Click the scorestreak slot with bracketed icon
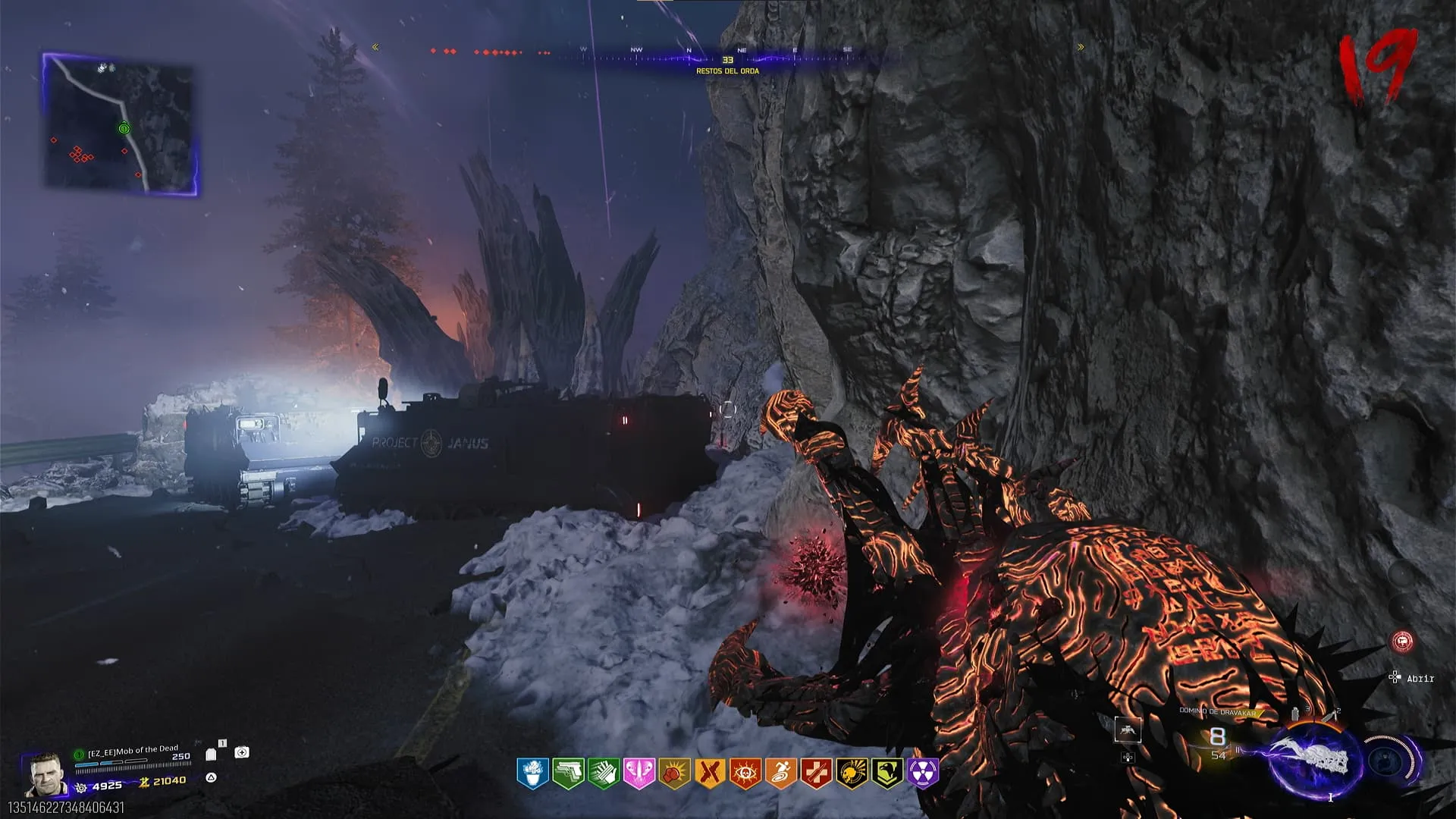Screen dimensions: 1456x819 pyautogui.click(x=1128, y=730)
